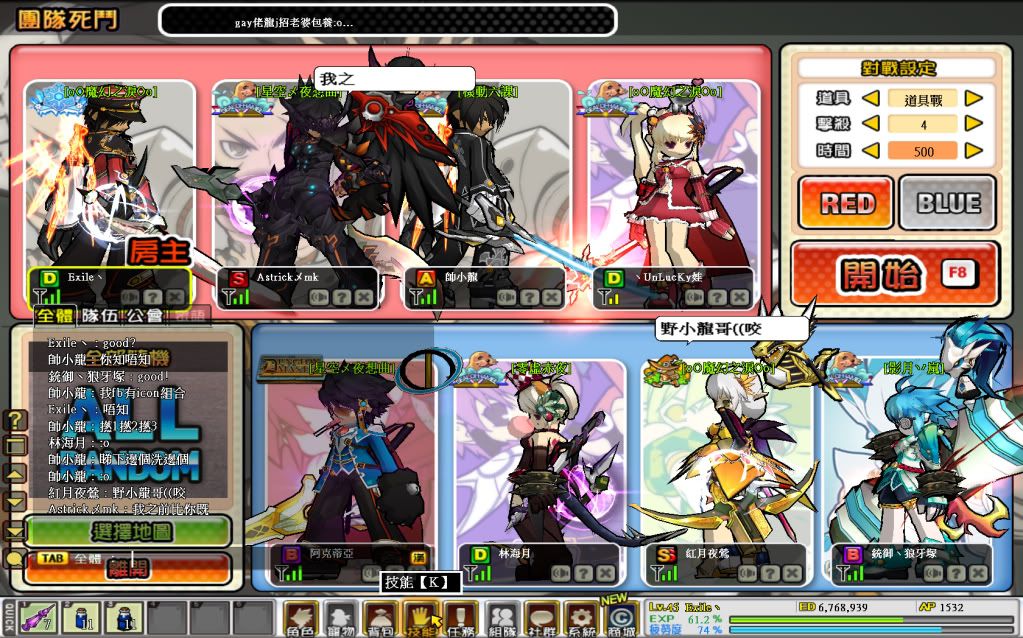The image size is (1023, 638).
Task: Kick player UnLucKy with the X button
Action: 739,297
